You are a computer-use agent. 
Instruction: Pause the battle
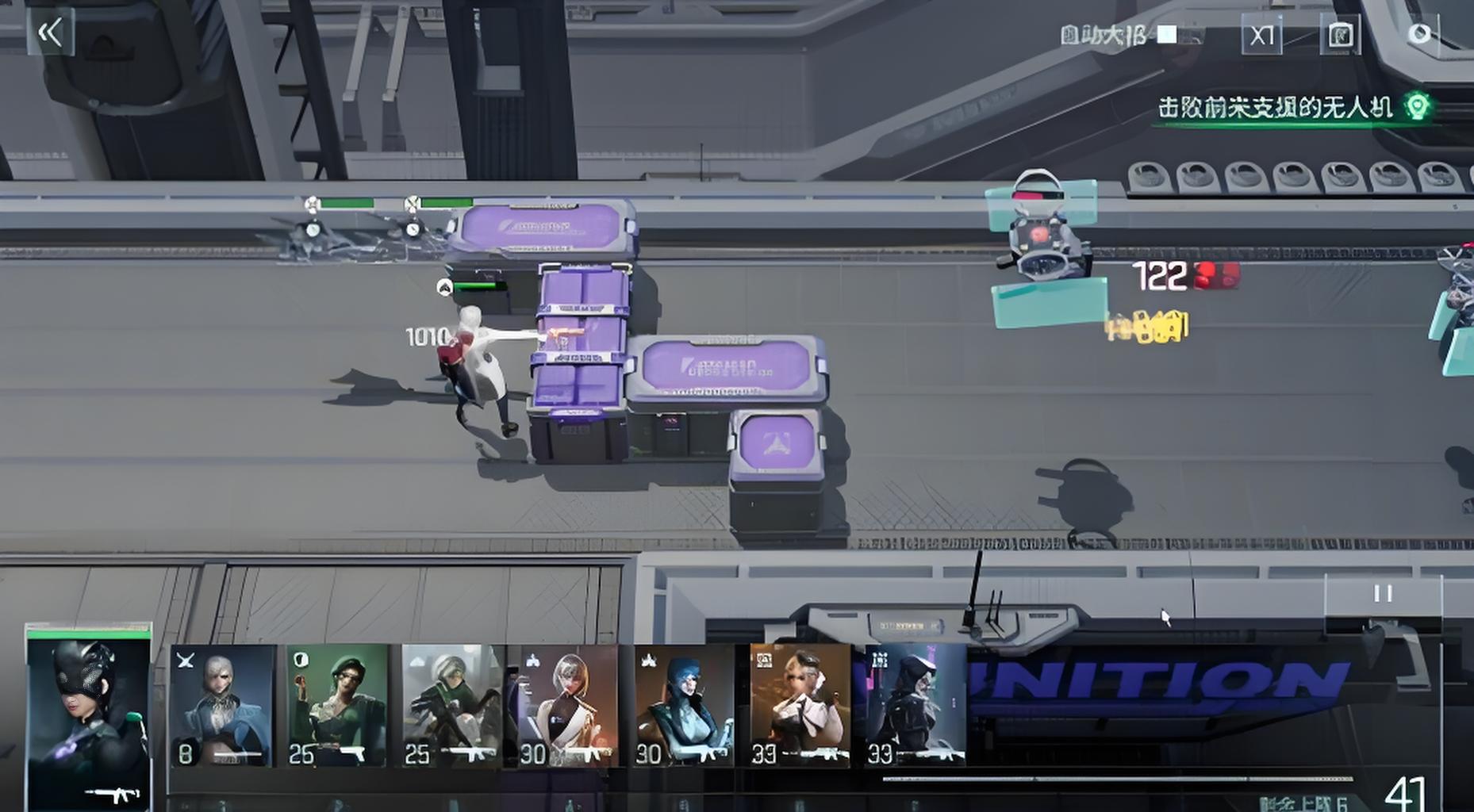[1383, 594]
